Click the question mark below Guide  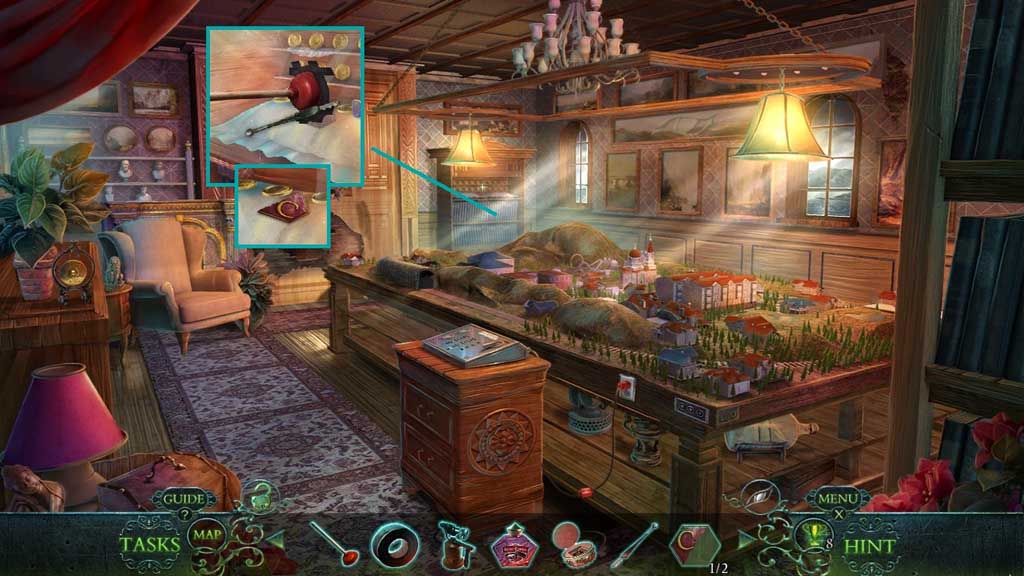pyautogui.click(x=184, y=514)
